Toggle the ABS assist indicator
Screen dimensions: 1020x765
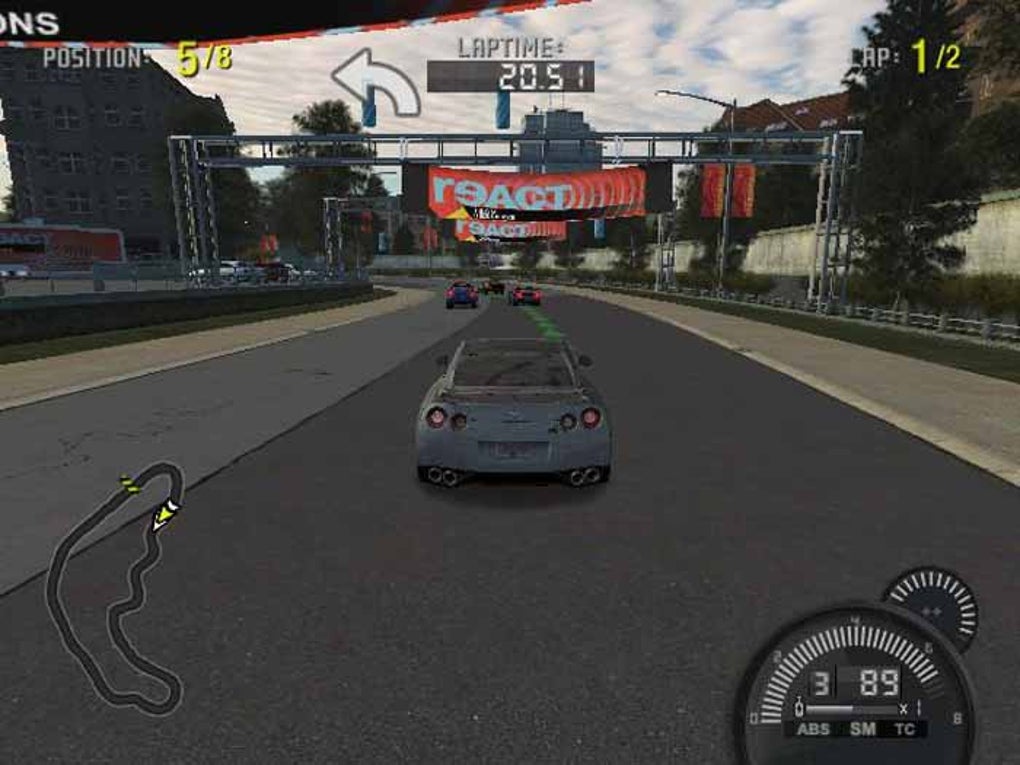[x=813, y=729]
